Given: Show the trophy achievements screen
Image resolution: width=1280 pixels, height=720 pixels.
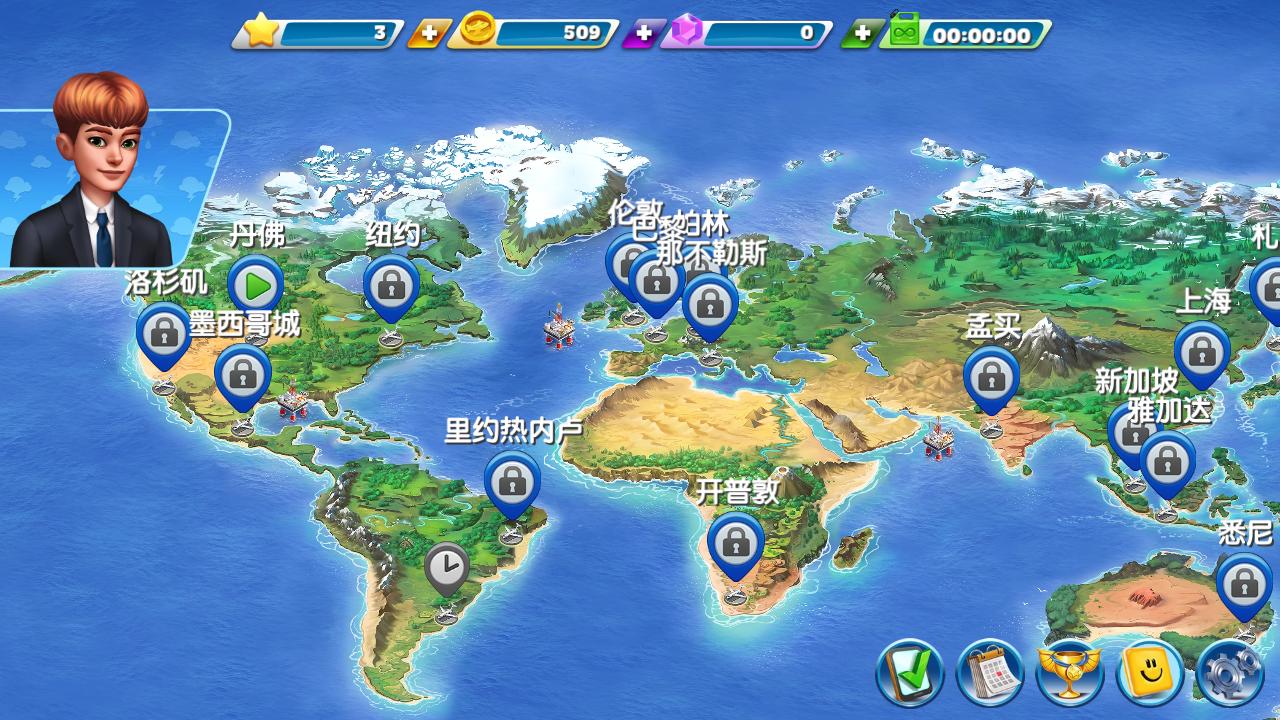Looking at the screenshot, I should pos(1070,673).
